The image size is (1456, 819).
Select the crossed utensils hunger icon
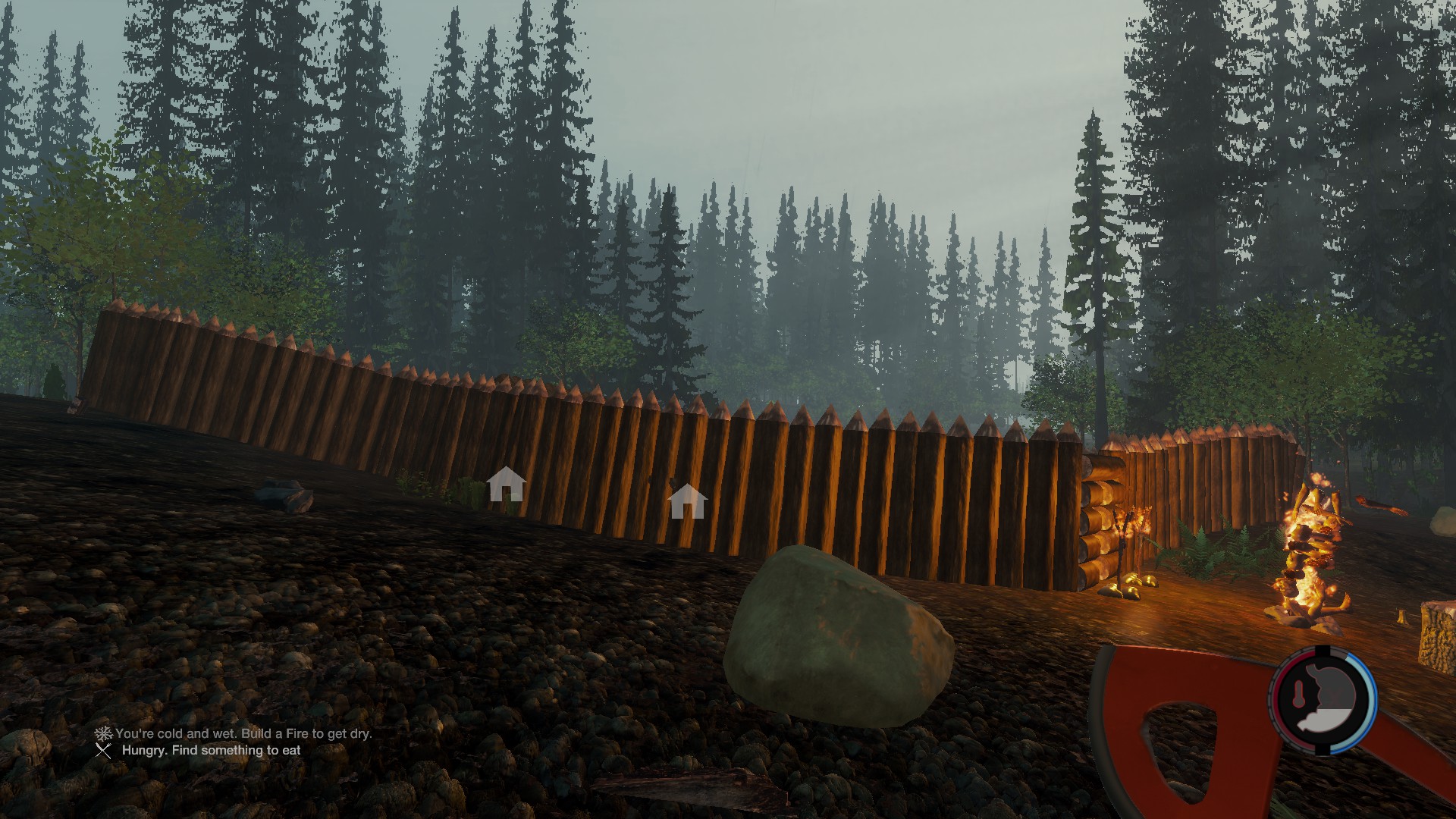(x=103, y=751)
